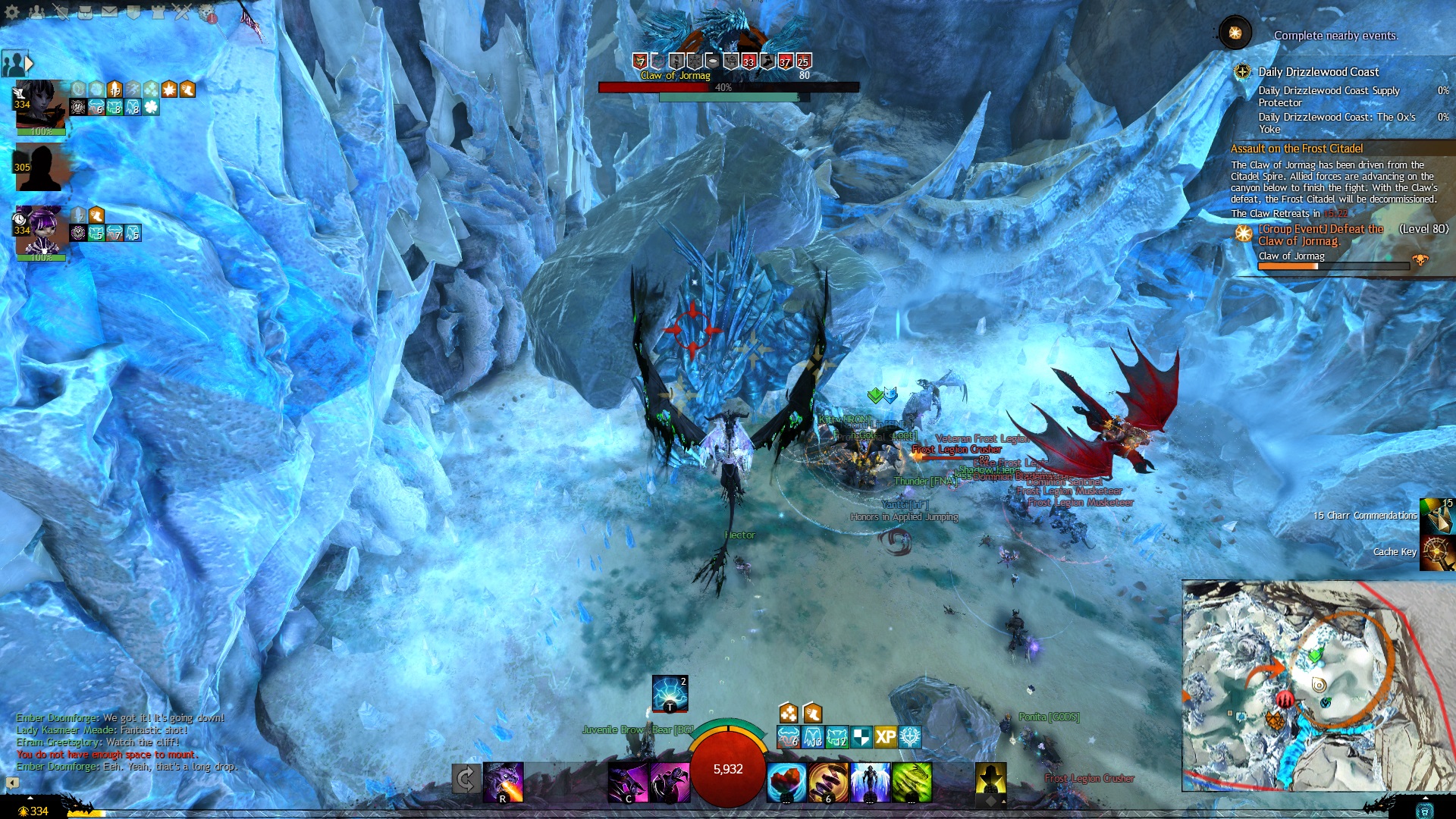Click on the minimap

click(1318, 686)
